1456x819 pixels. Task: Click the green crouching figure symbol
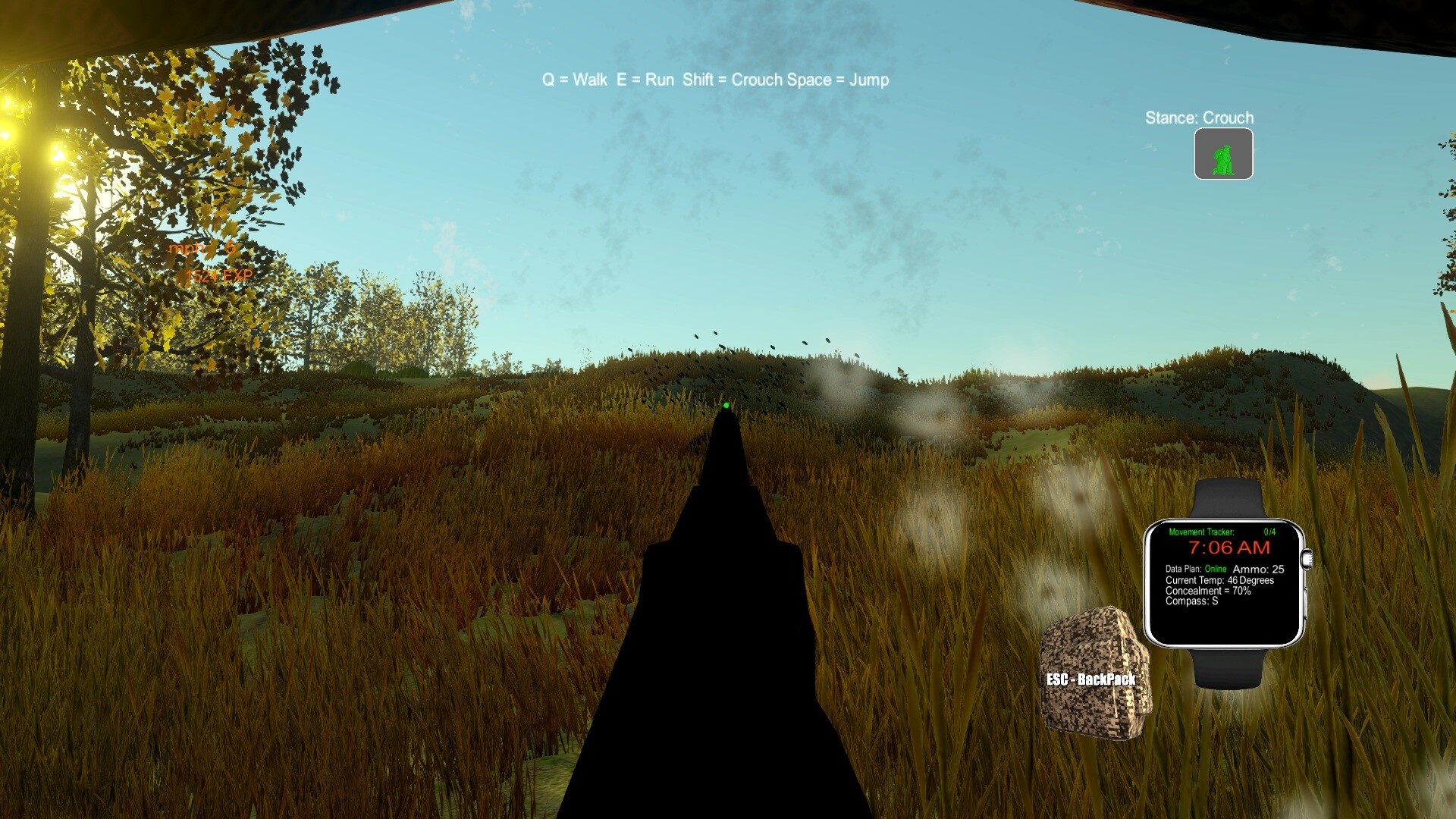[1222, 155]
